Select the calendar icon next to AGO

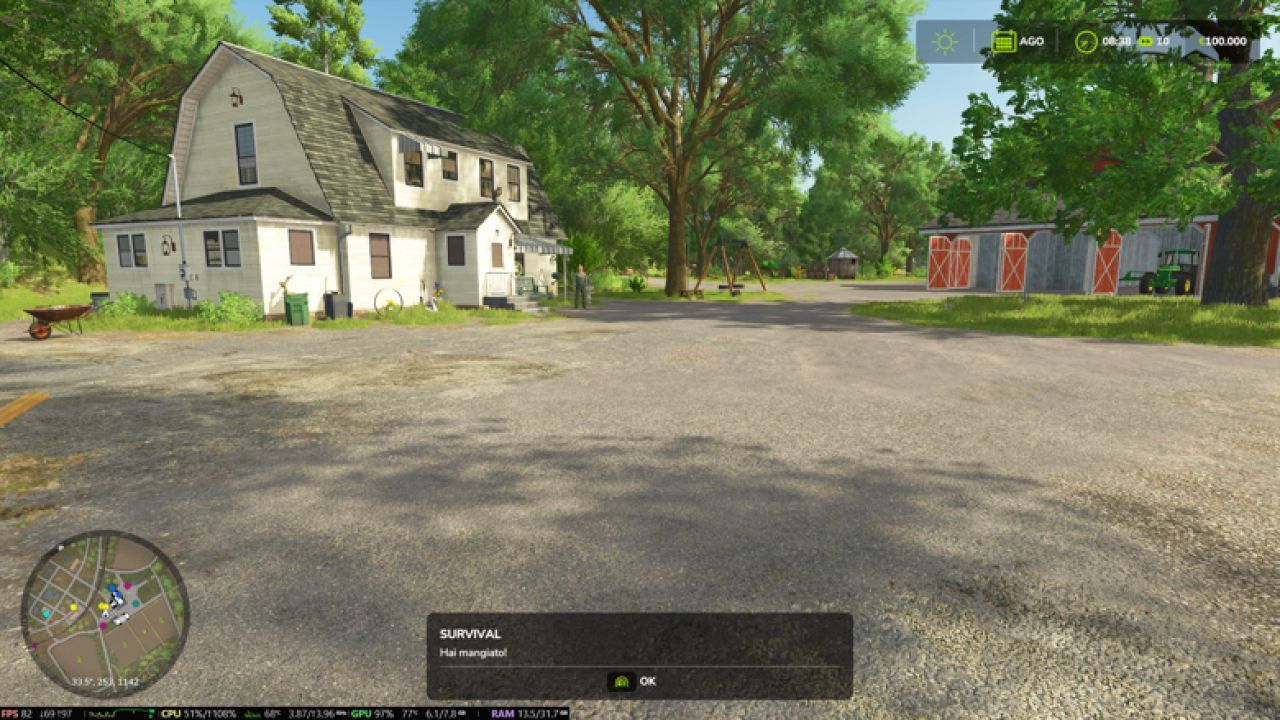(x=1004, y=41)
